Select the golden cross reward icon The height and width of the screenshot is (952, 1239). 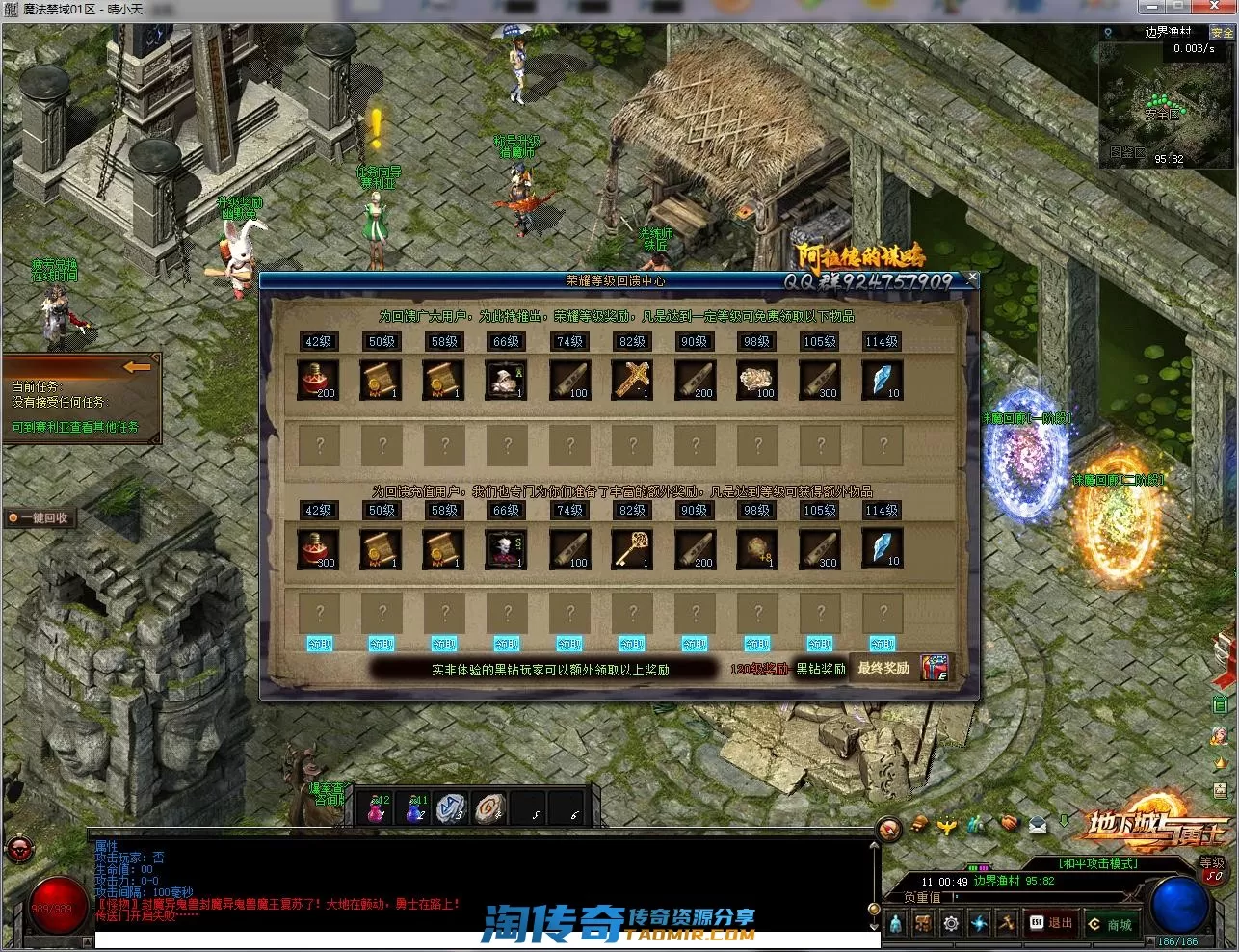(x=632, y=381)
